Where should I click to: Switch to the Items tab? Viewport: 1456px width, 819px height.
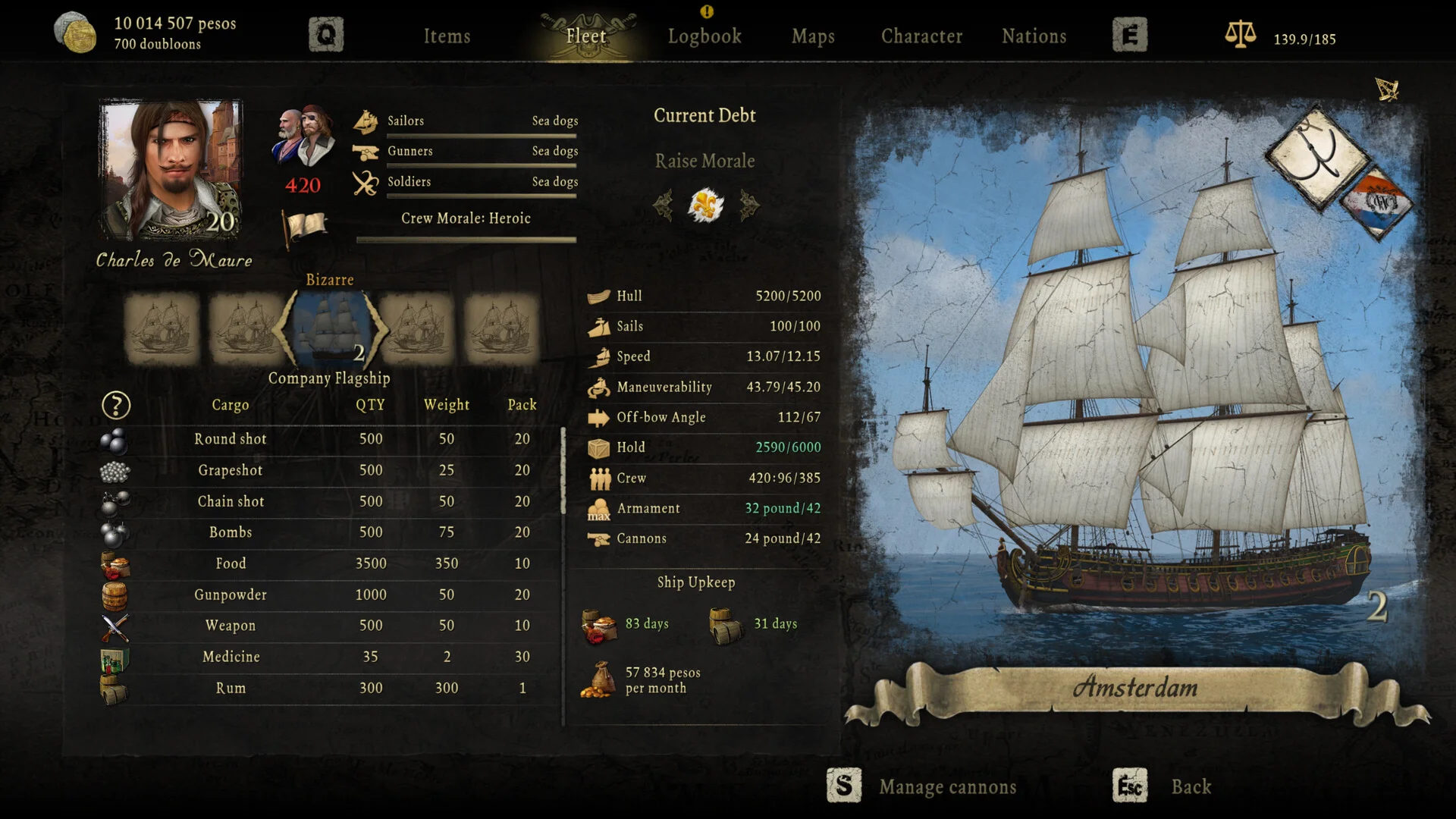click(x=447, y=36)
